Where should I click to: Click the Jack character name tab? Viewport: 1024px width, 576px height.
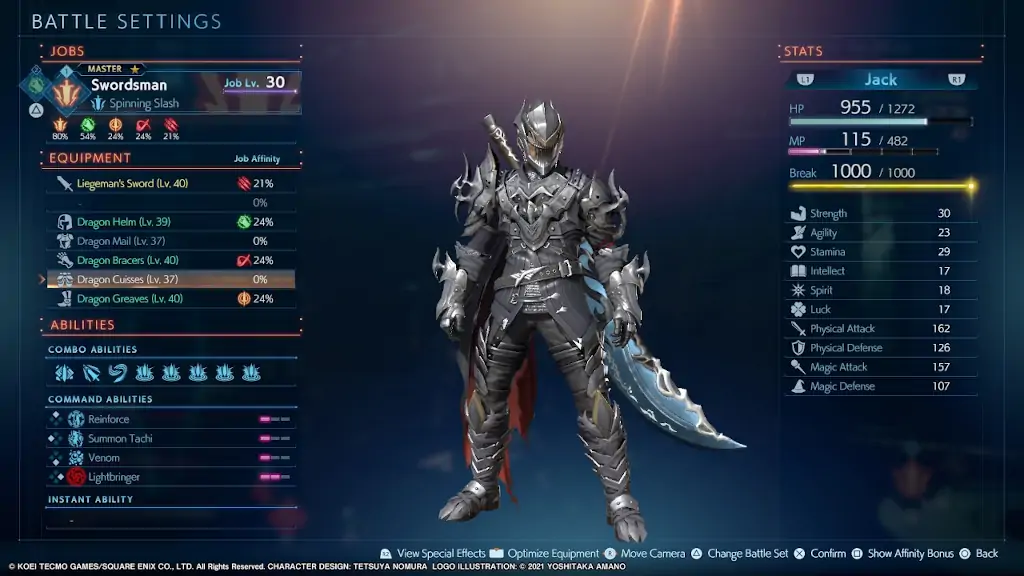[x=881, y=80]
